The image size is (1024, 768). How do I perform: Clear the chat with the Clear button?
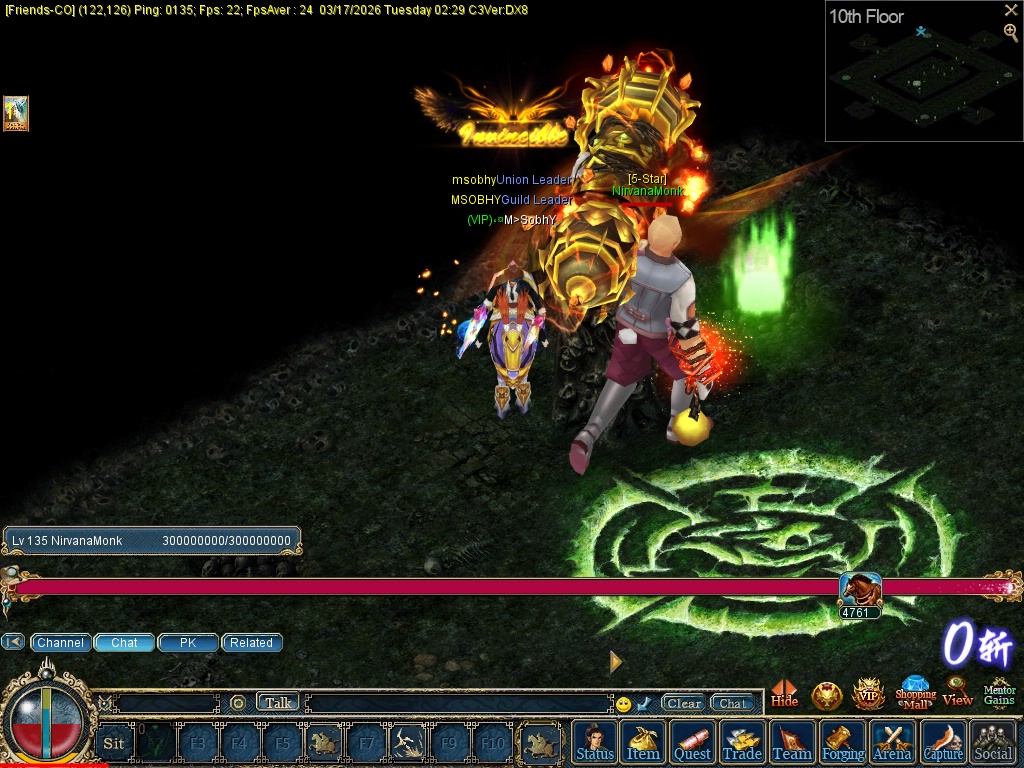pos(684,703)
